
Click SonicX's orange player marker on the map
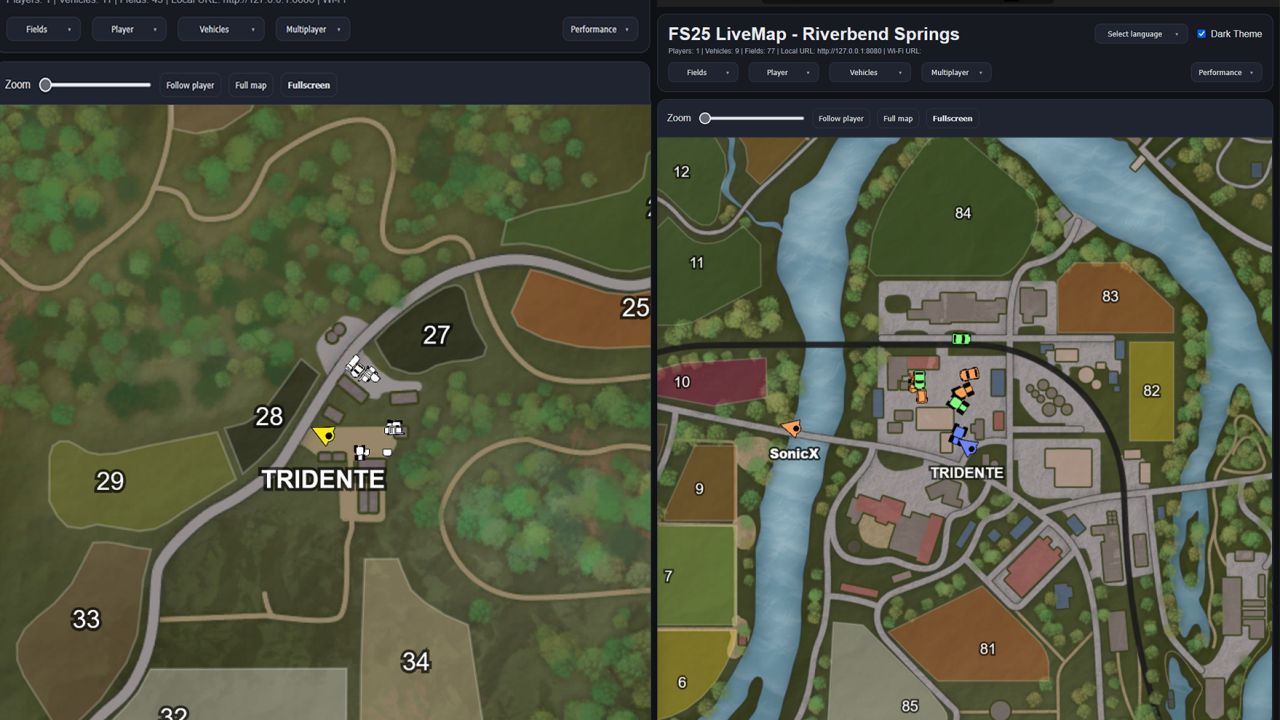coord(793,428)
